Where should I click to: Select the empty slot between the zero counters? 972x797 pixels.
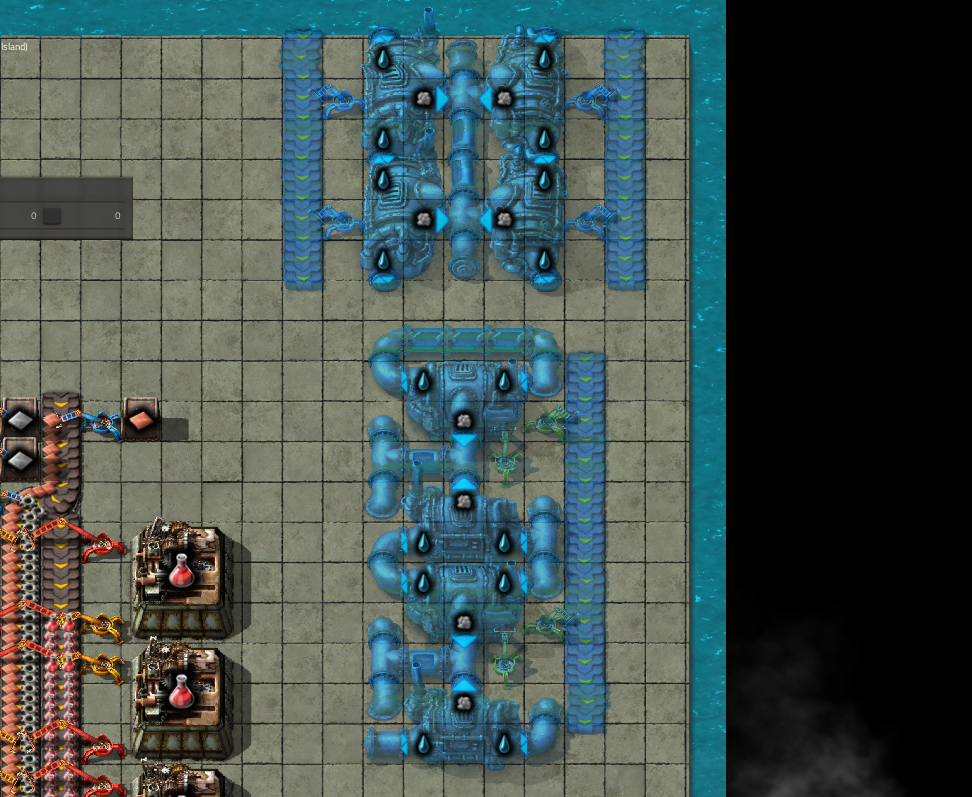pos(51,216)
